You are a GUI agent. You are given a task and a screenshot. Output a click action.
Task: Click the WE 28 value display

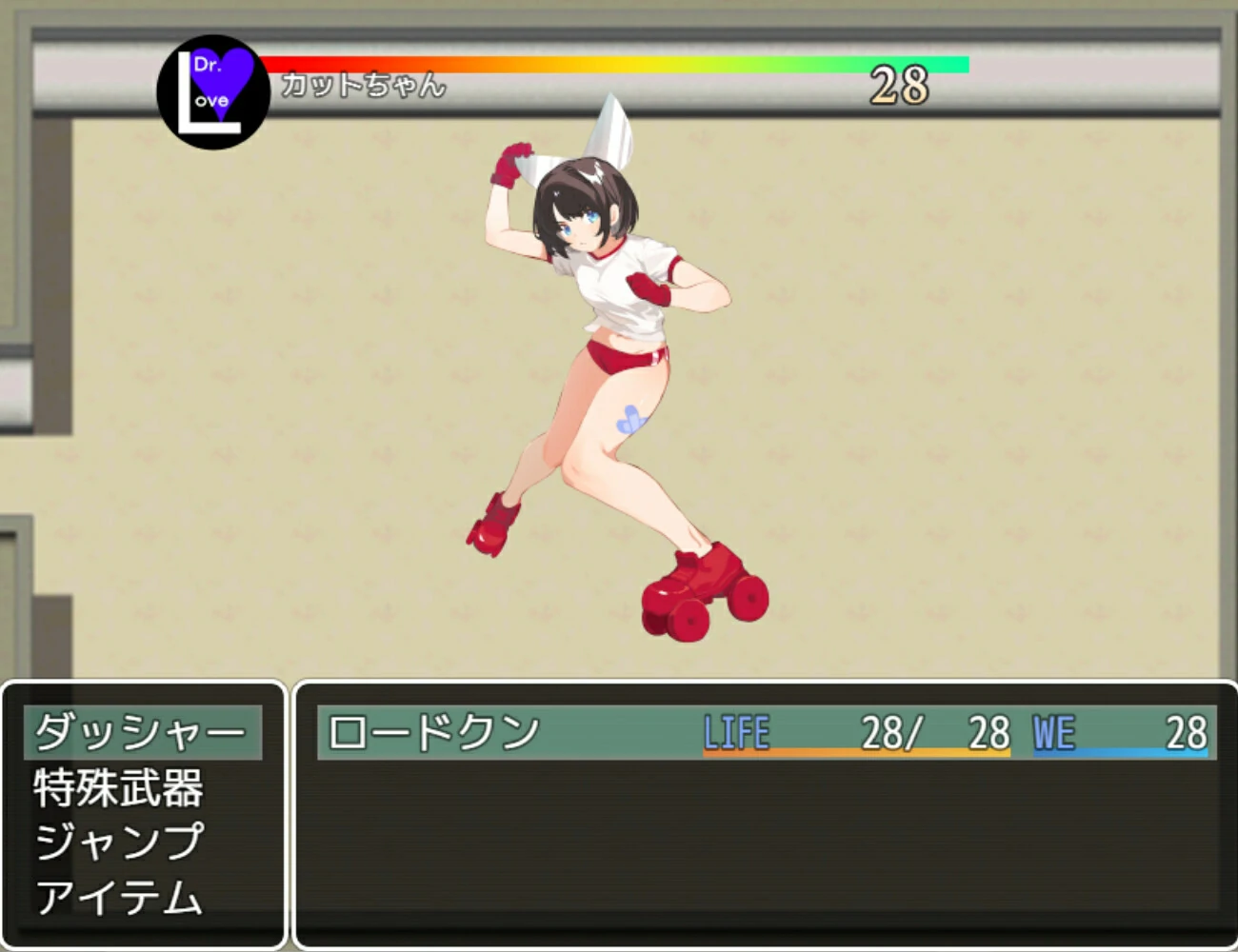1186,731
